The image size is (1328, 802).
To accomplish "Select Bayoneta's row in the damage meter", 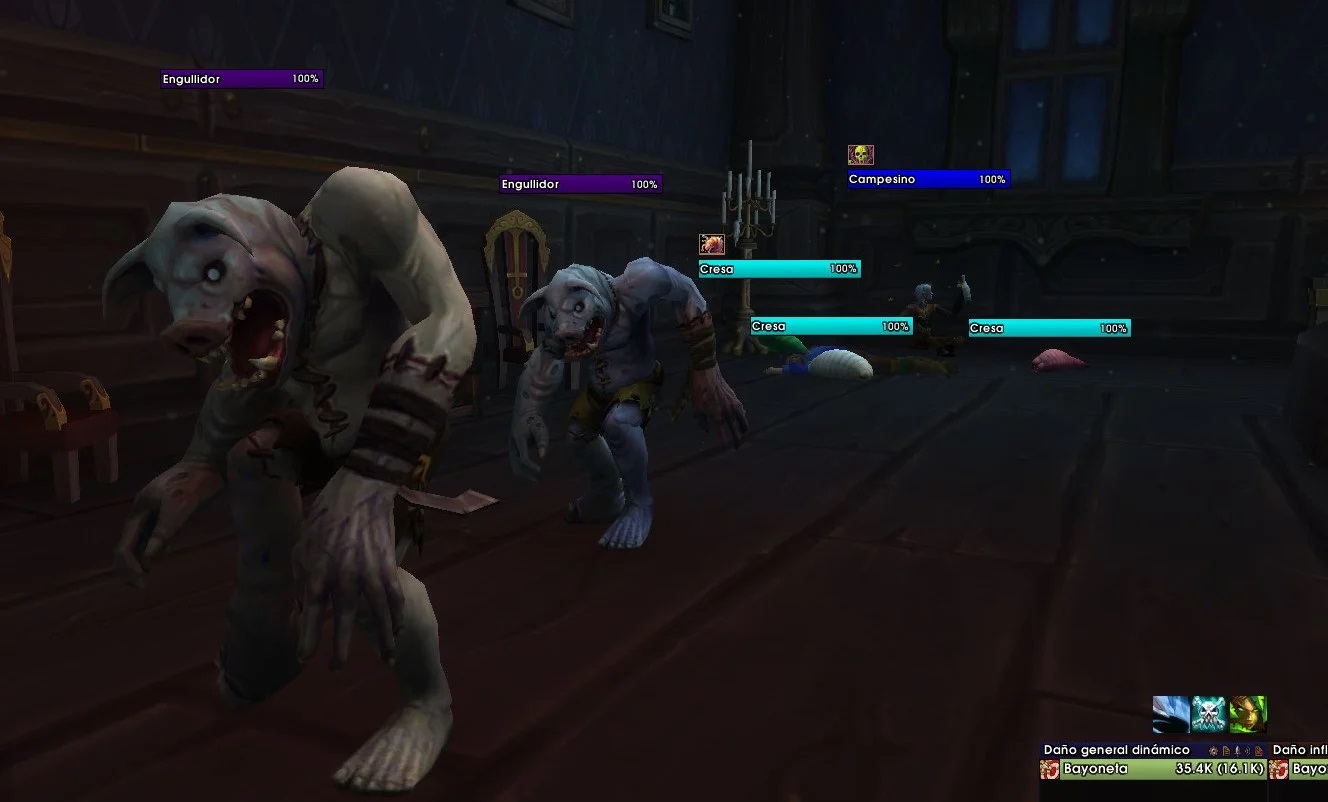I will coord(1152,769).
